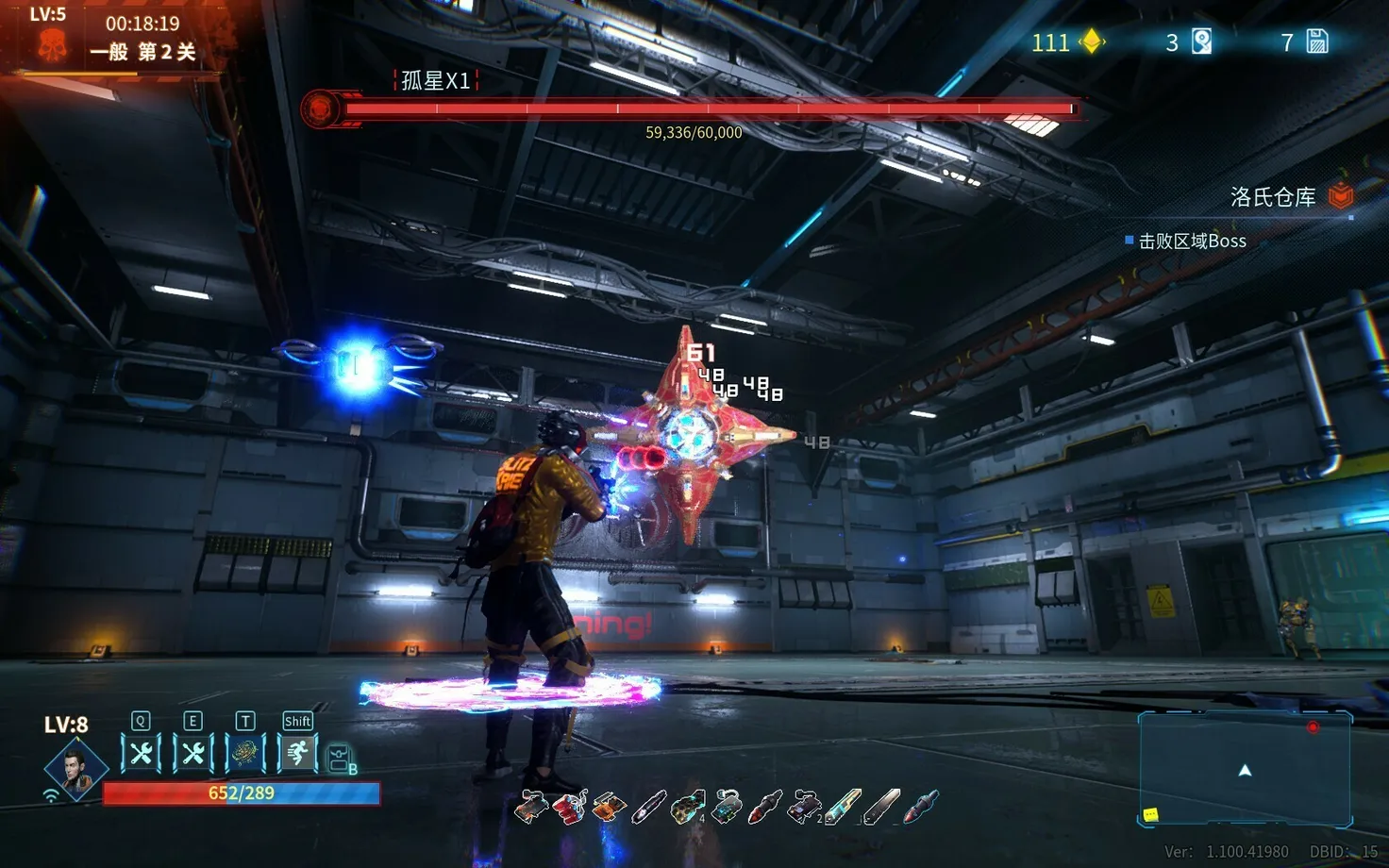This screenshot has height=868, width=1389.
Task: Click the 洛氏仓库 location marker icon
Action: [1341, 195]
